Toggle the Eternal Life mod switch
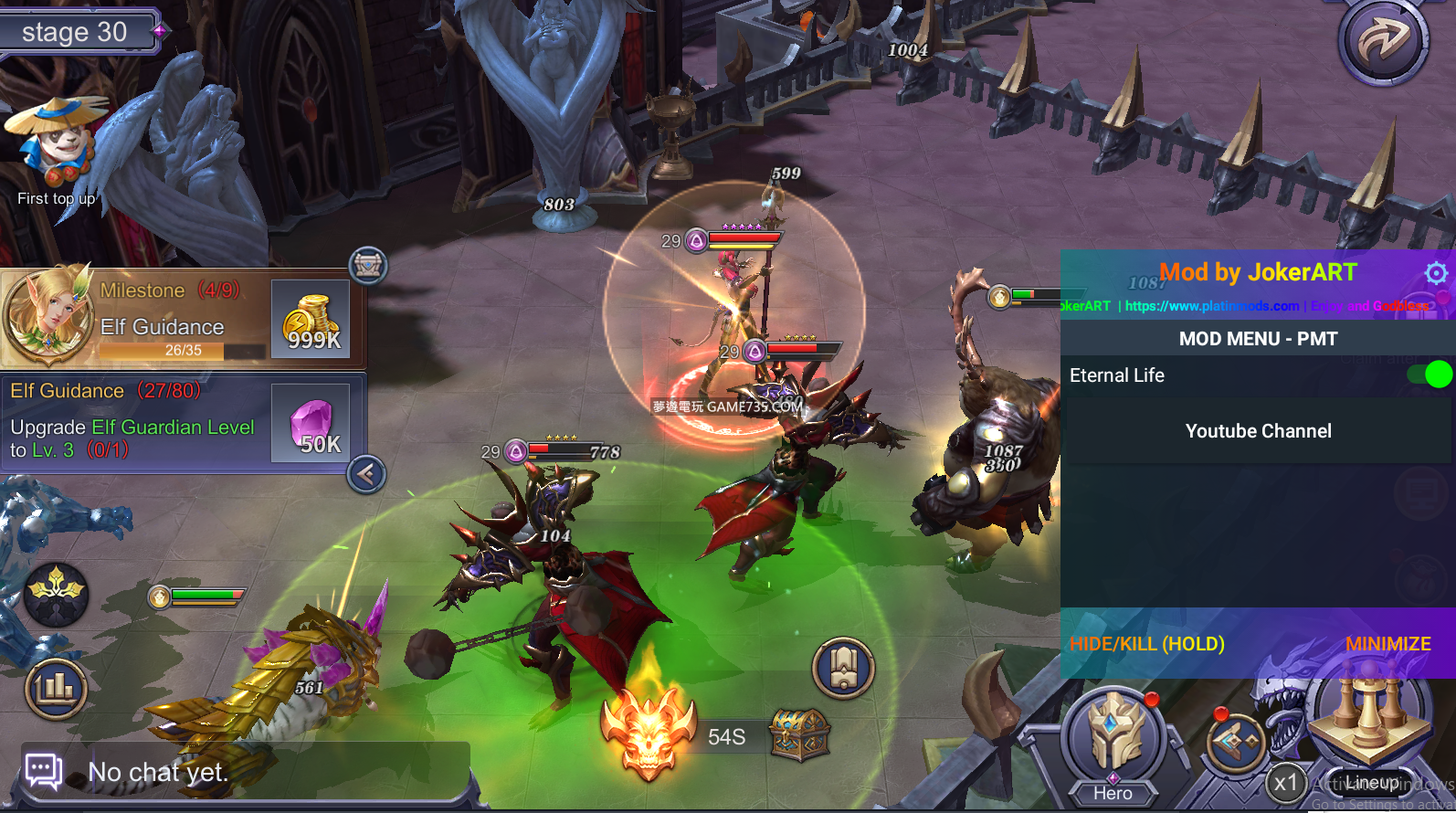Viewport: 1456px width, 813px height. point(1430,375)
